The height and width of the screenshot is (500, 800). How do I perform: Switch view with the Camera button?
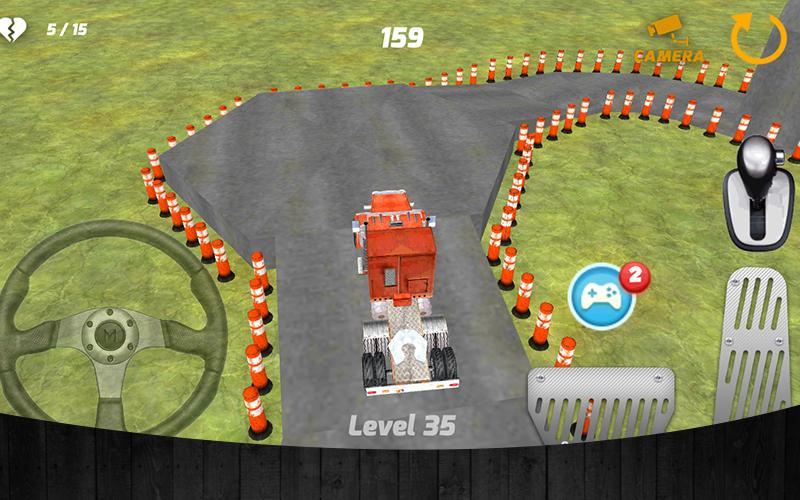click(668, 40)
